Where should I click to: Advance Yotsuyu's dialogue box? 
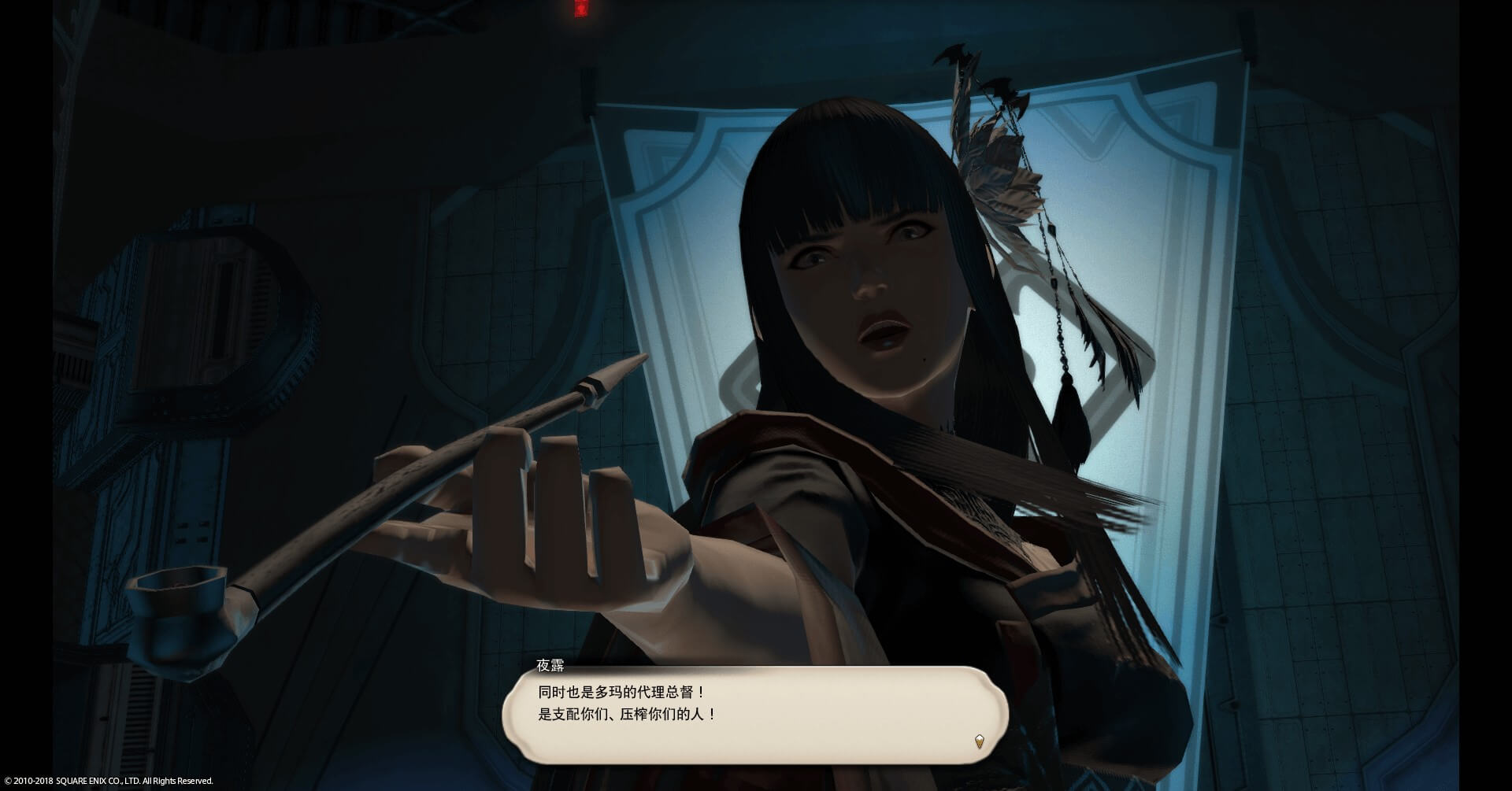(x=754, y=715)
